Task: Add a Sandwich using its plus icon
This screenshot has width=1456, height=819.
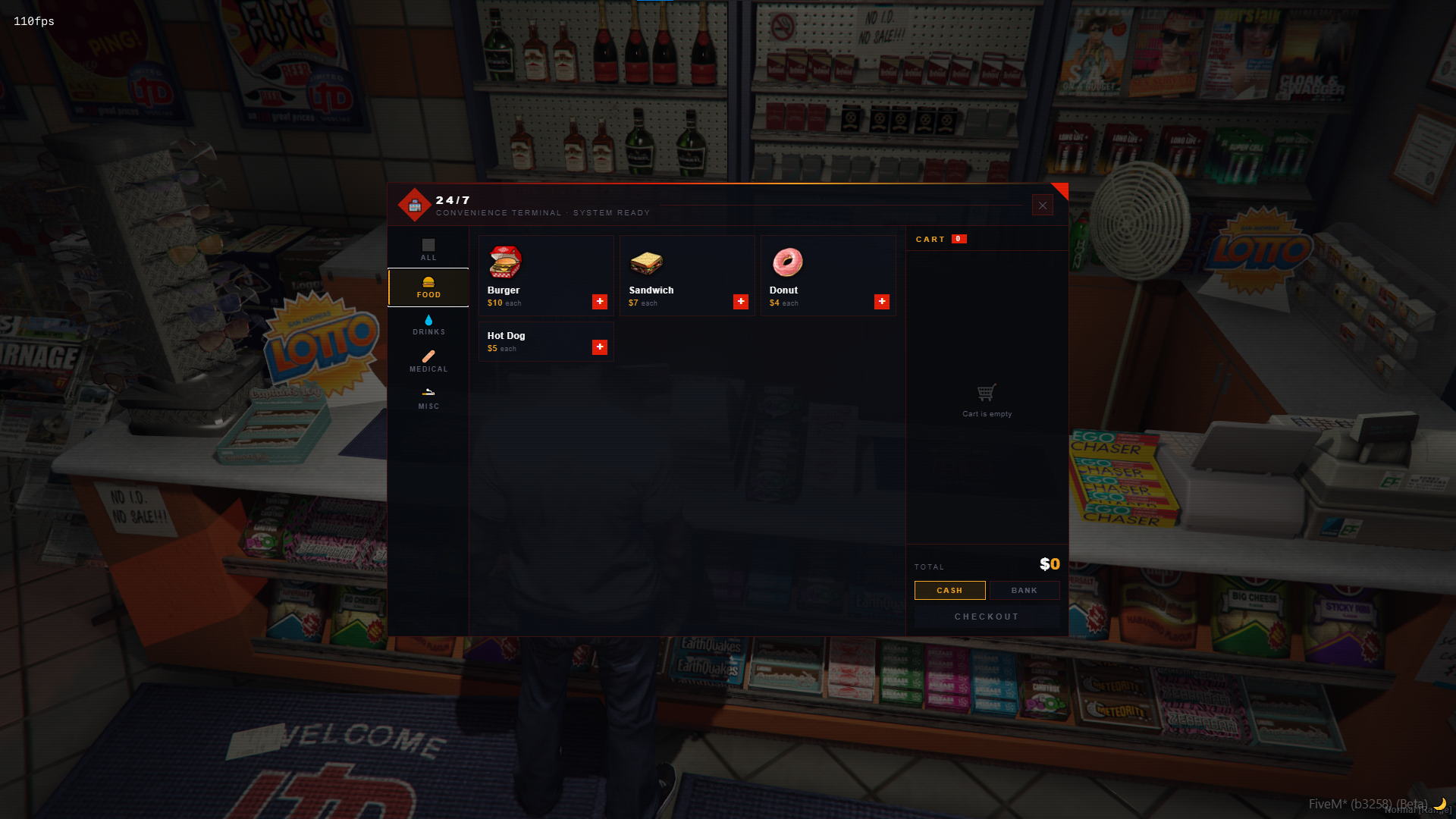Action: (x=741, y=301)
